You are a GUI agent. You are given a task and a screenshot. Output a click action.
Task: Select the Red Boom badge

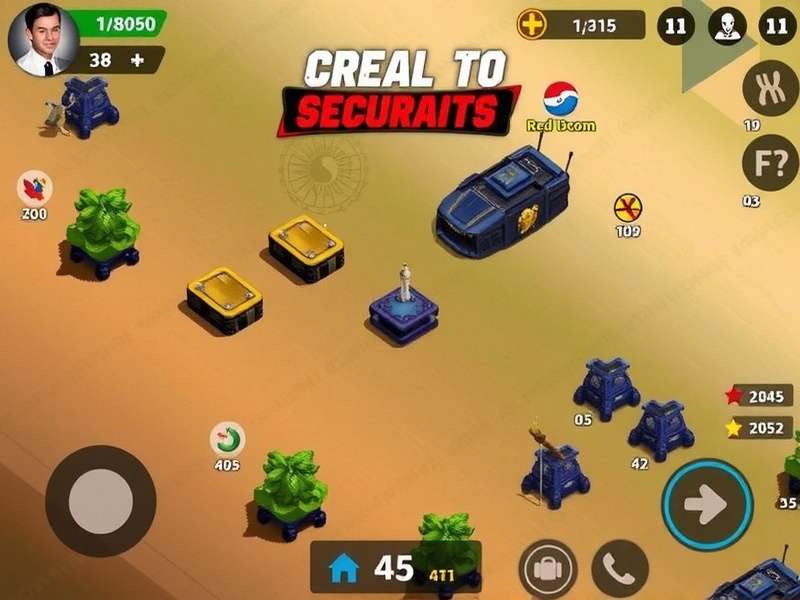[x=561, y=100]
